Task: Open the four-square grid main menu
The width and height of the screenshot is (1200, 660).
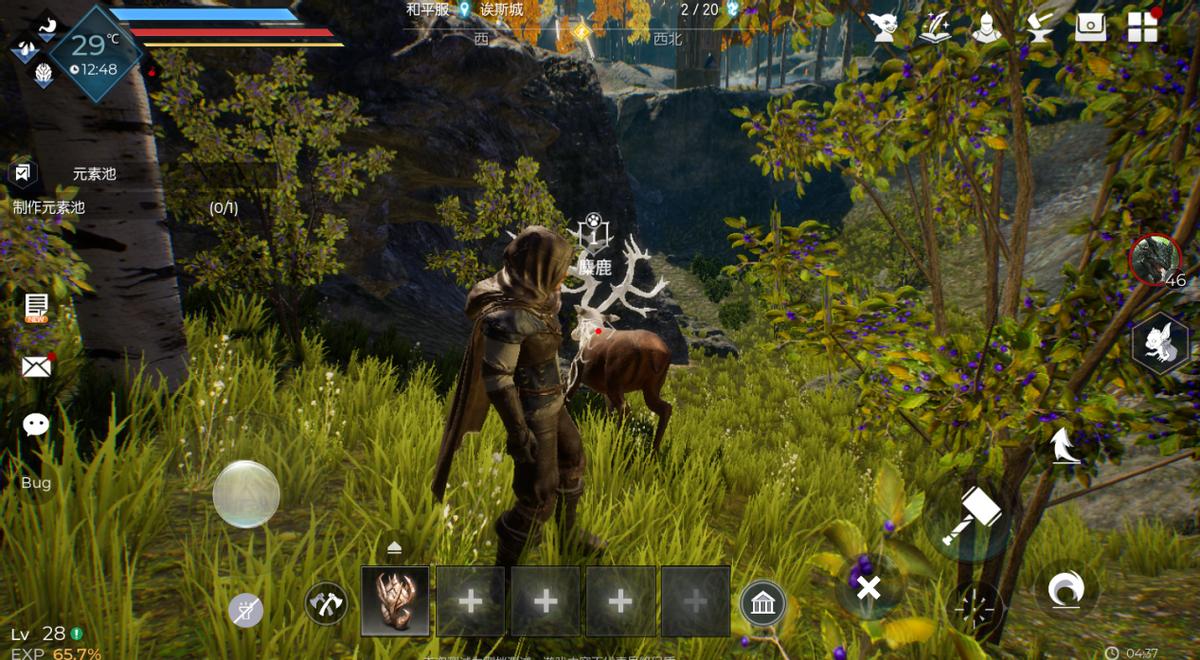Action: click(1142, 27)
